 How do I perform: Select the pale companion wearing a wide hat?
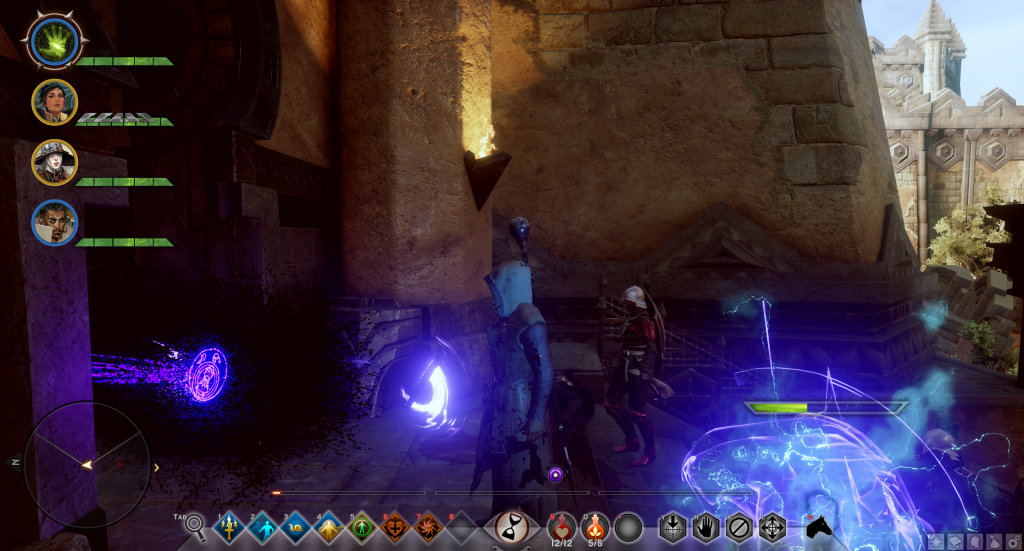[53, 162]
